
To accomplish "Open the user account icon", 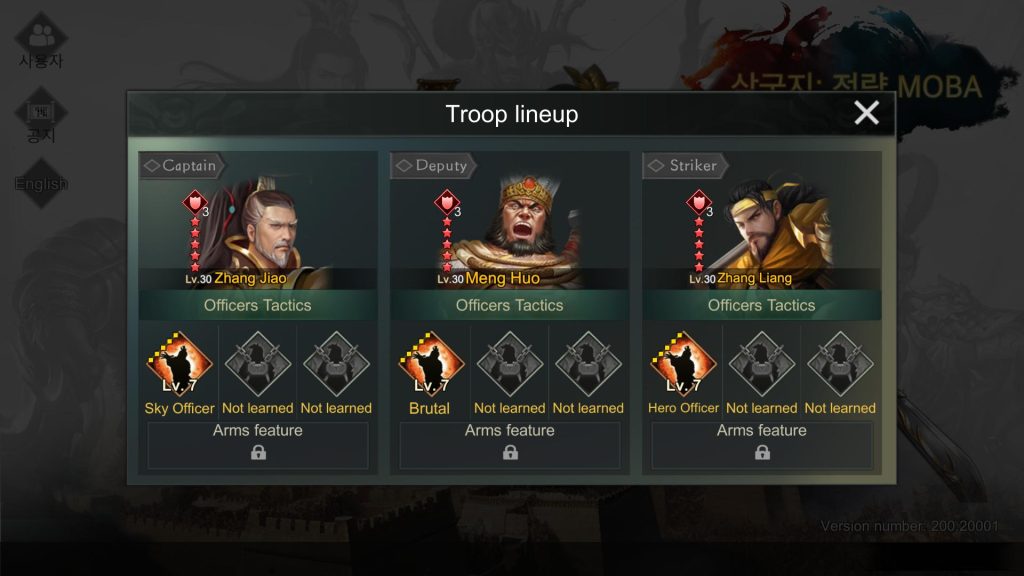I will coord(41,40).
